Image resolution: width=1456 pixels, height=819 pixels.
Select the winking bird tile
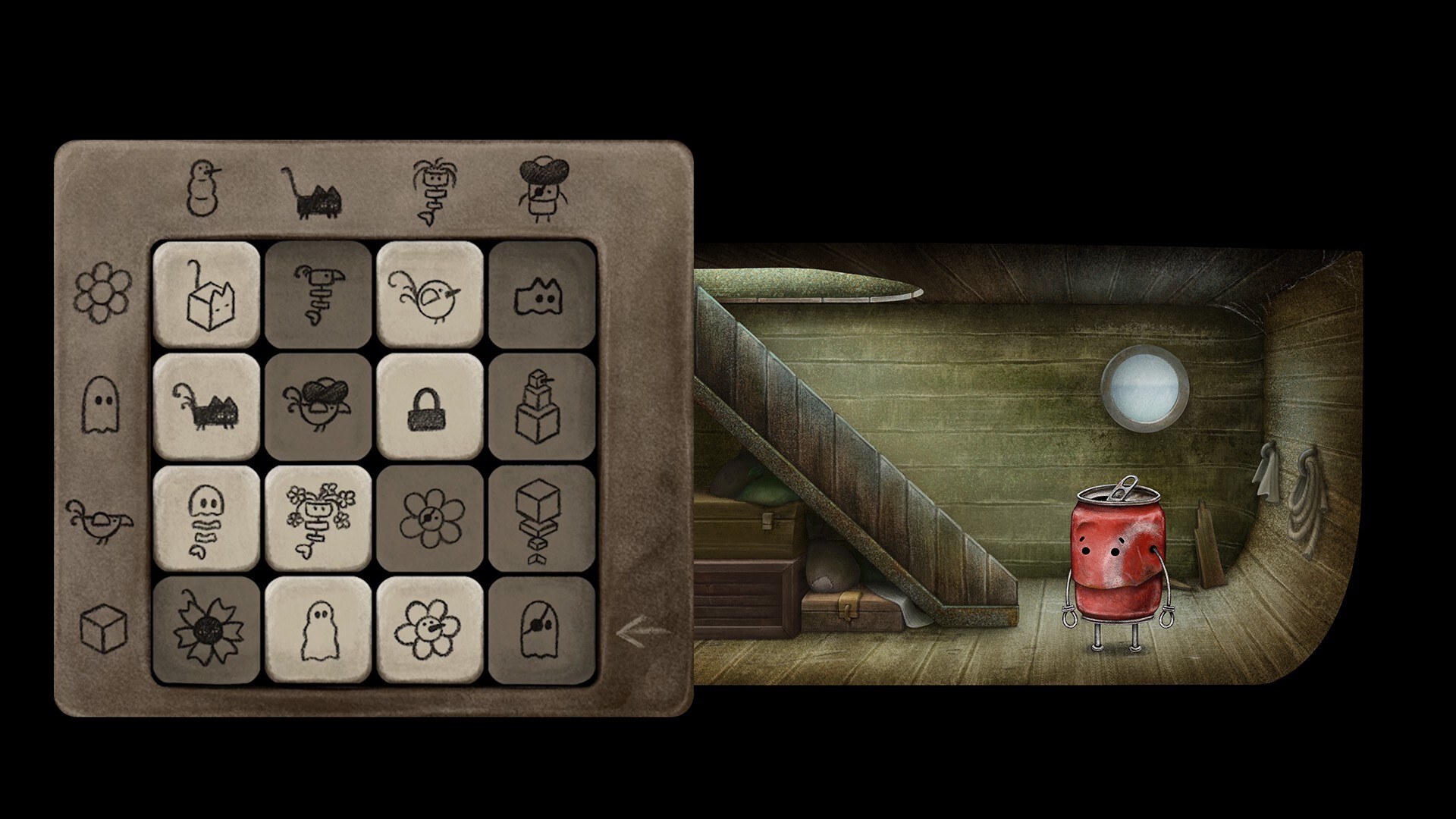[430, 296]
